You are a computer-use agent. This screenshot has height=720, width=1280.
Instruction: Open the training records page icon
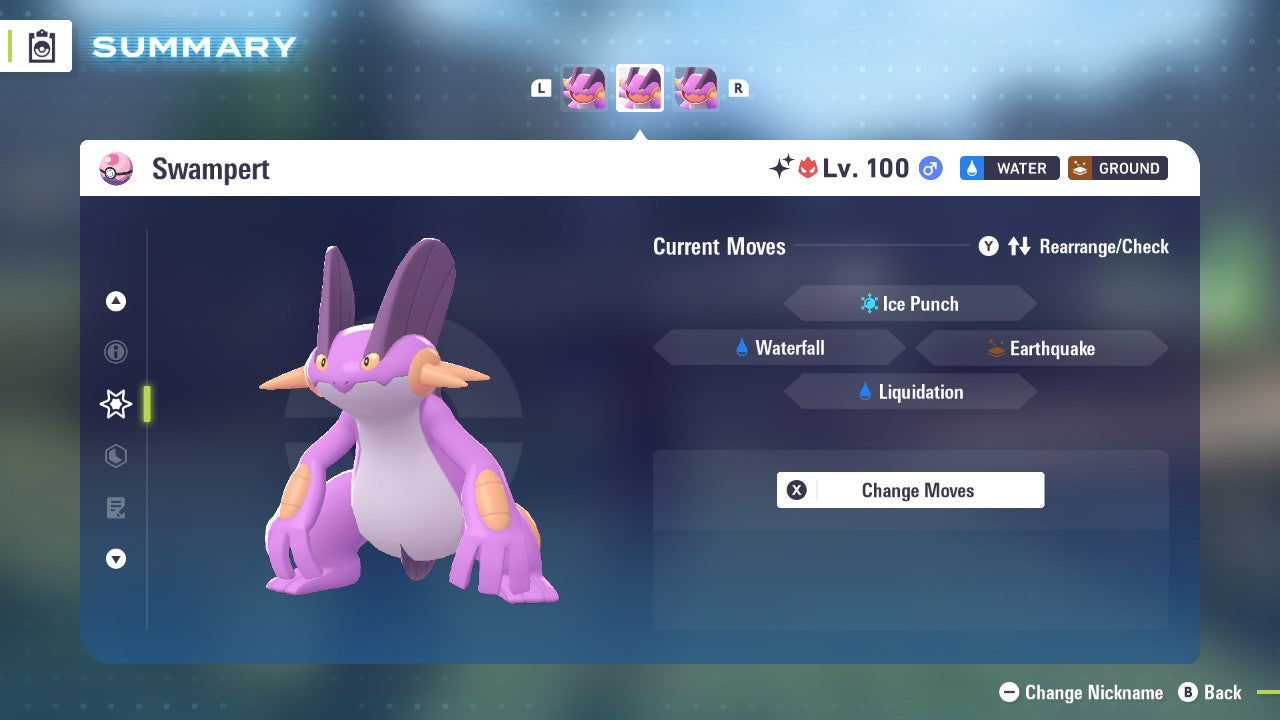[x=116, y=508]
